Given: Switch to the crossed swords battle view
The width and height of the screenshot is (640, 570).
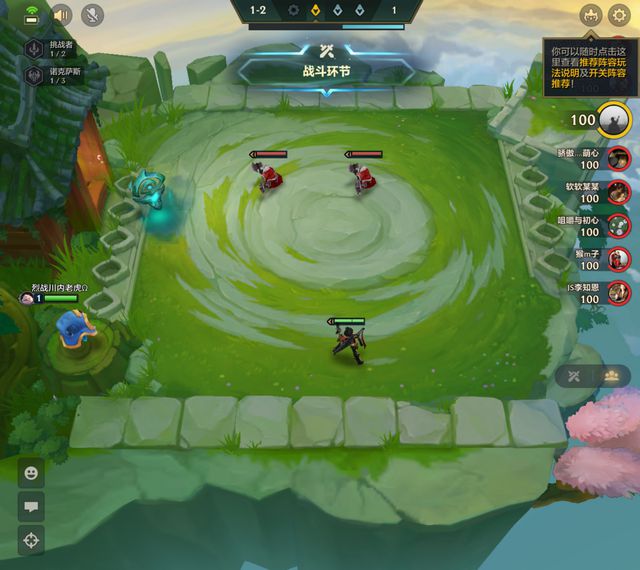Looking at the screenshot, I should pos(575,376).
